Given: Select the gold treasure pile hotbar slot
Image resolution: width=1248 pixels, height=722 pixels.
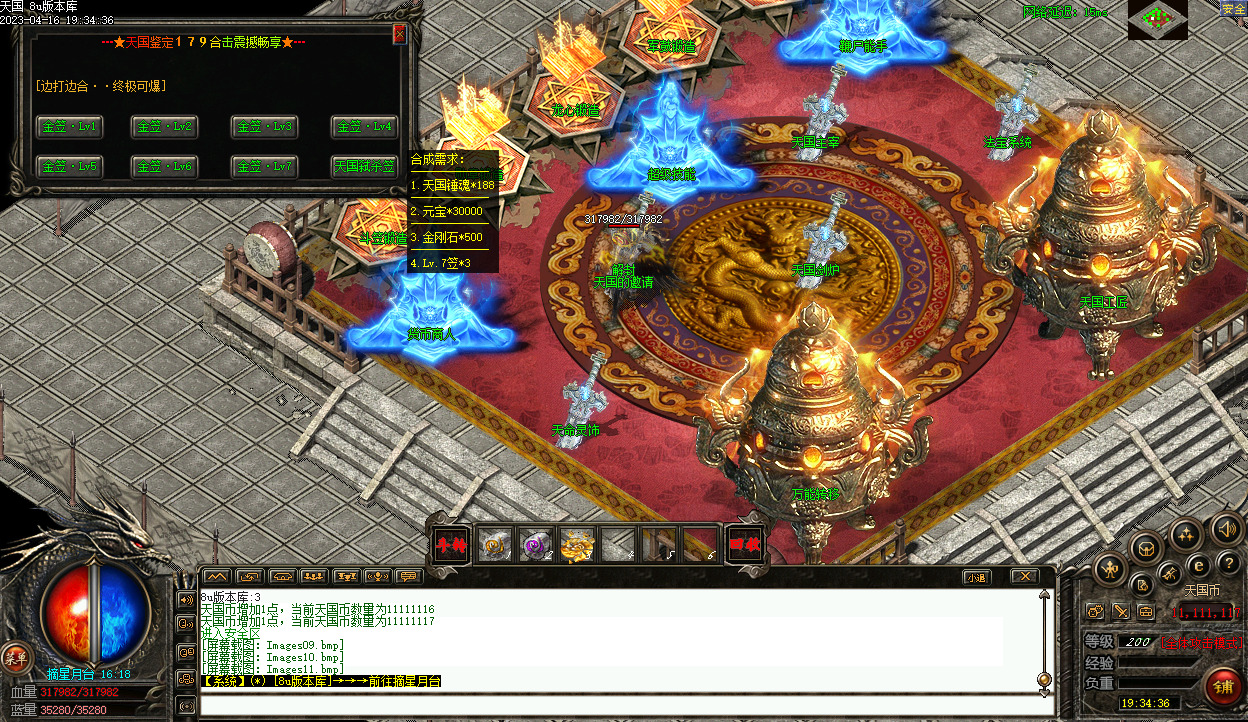Looking at the screenshot, I should pyautogui.click(x=577, y=544).
